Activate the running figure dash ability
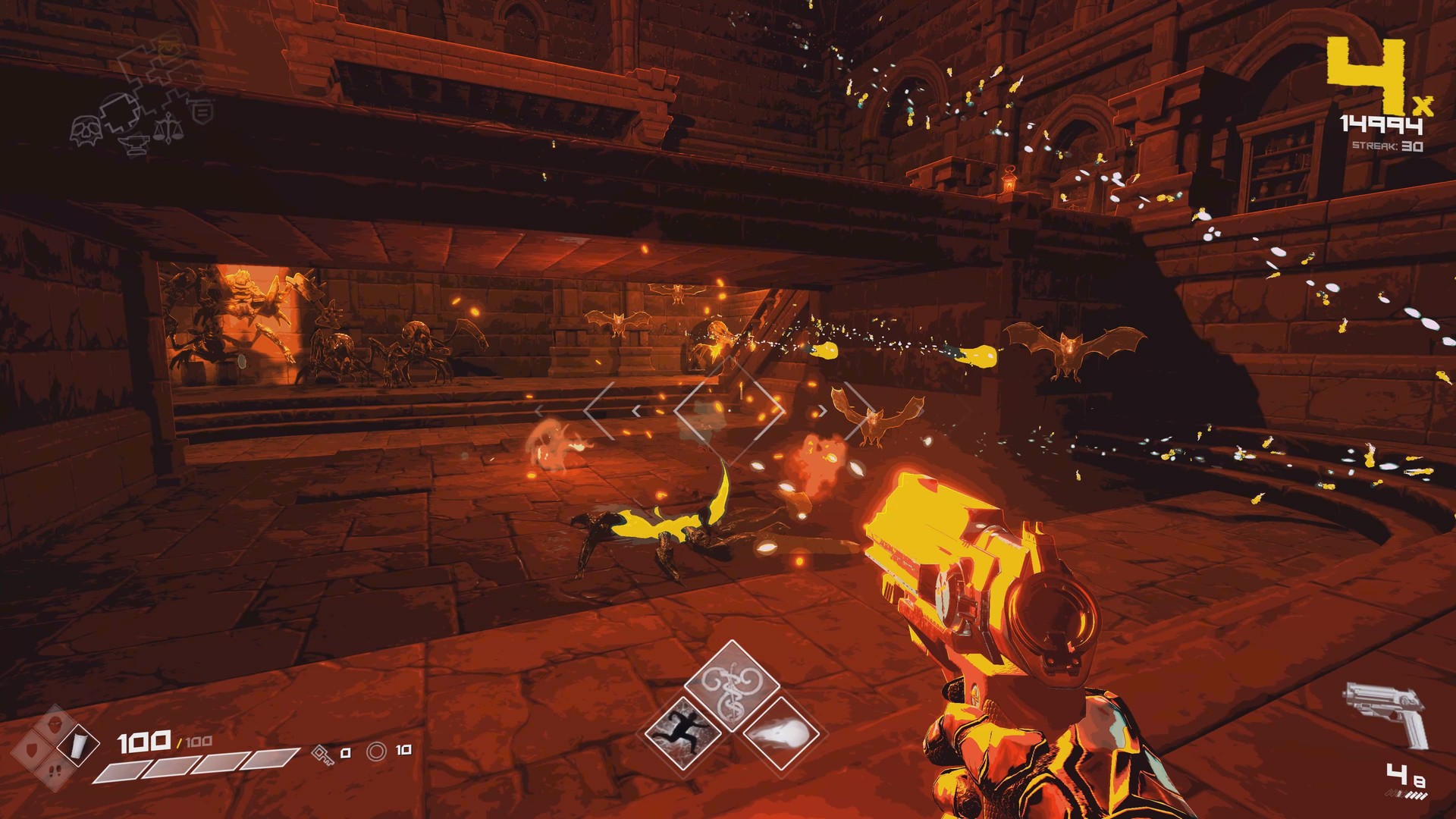1456x819 pixels. [682, 731]
